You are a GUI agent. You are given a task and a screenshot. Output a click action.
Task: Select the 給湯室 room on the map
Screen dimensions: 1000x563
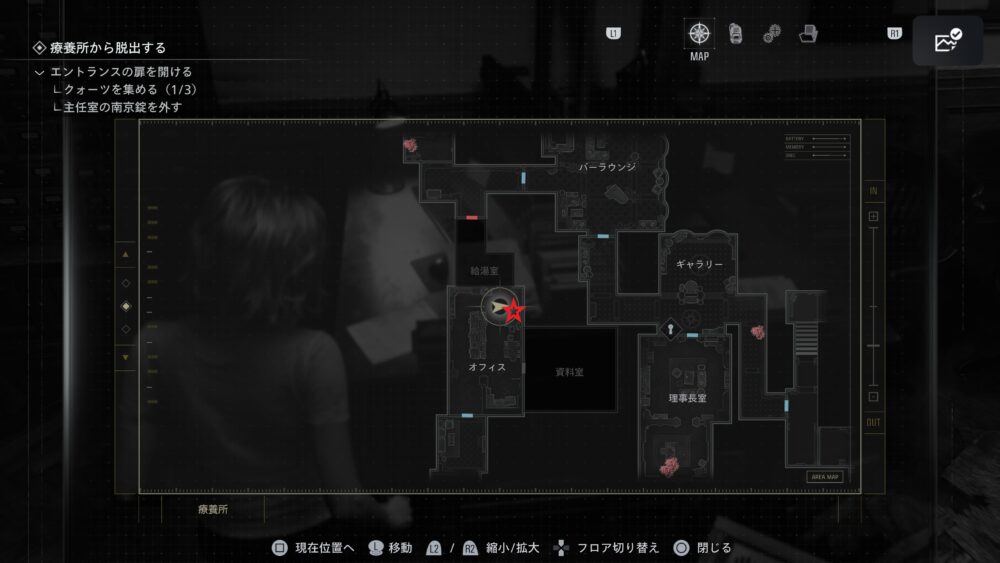pos(484,270)
